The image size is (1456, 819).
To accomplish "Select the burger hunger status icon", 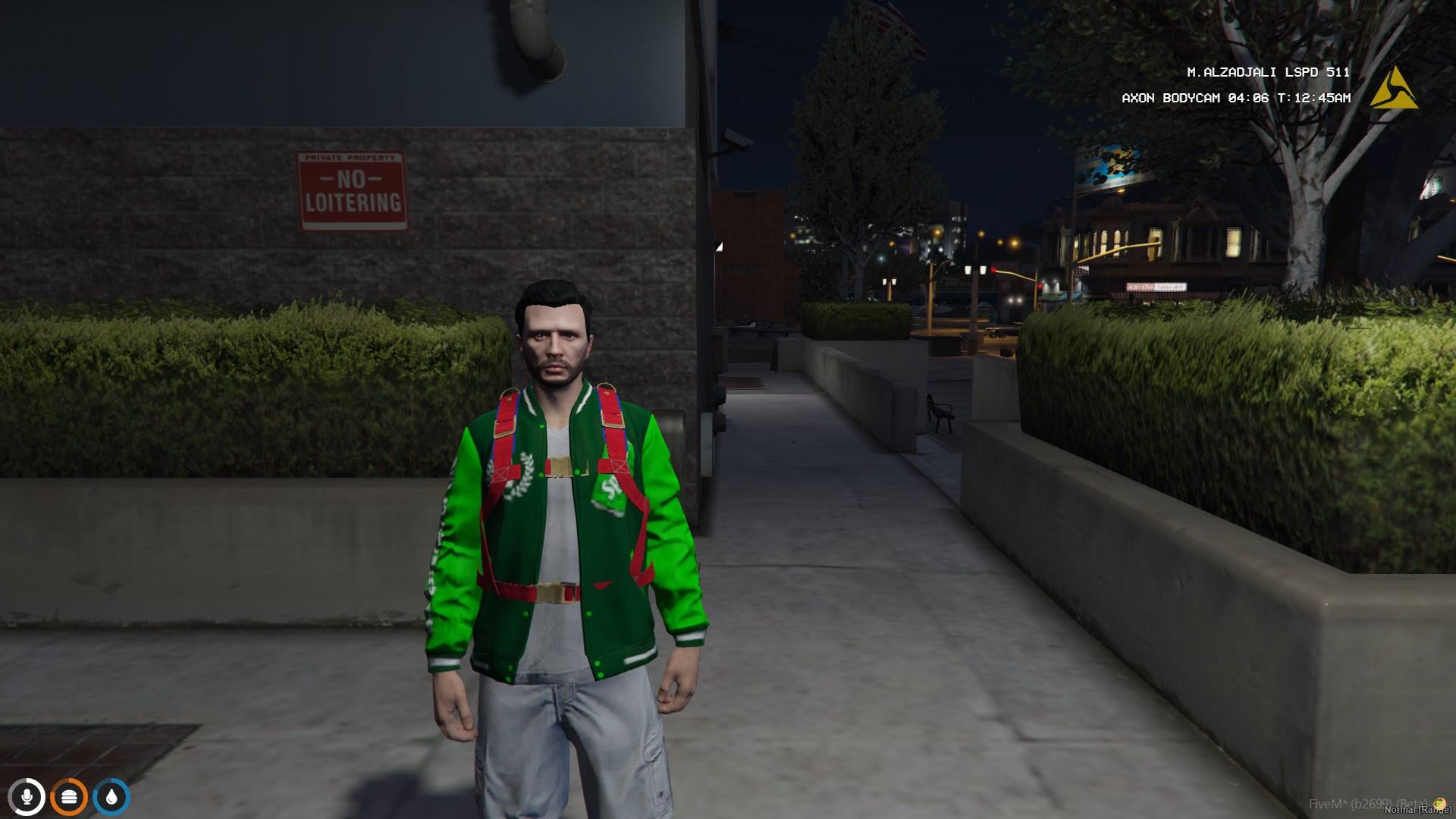I will coord(69,797).
